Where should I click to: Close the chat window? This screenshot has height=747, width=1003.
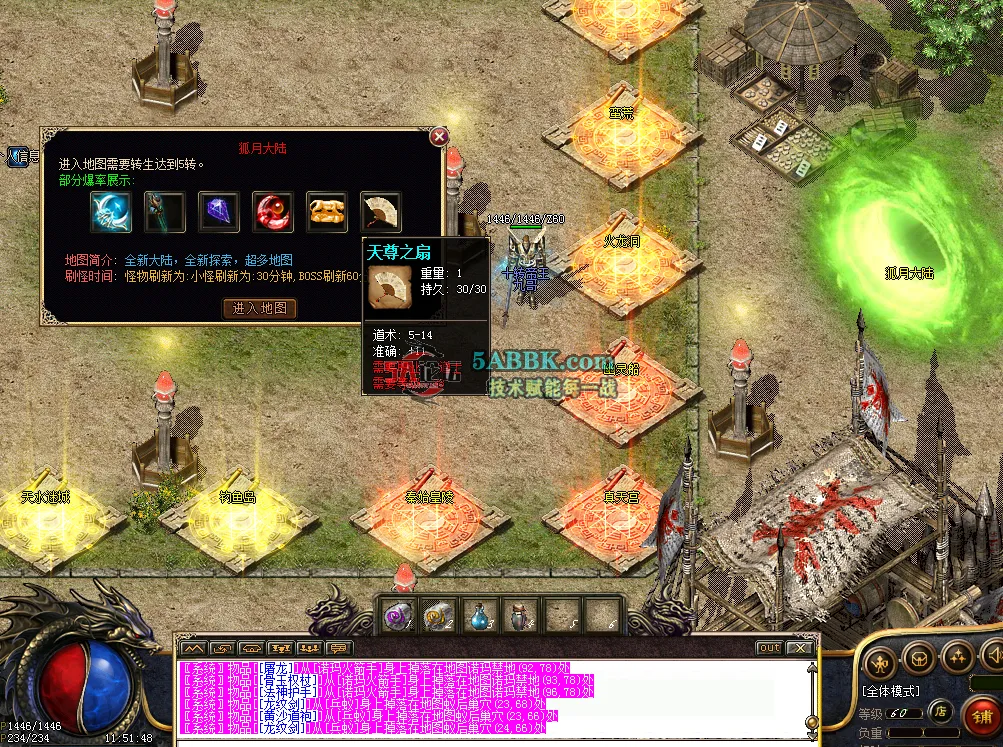click(799, 648)
